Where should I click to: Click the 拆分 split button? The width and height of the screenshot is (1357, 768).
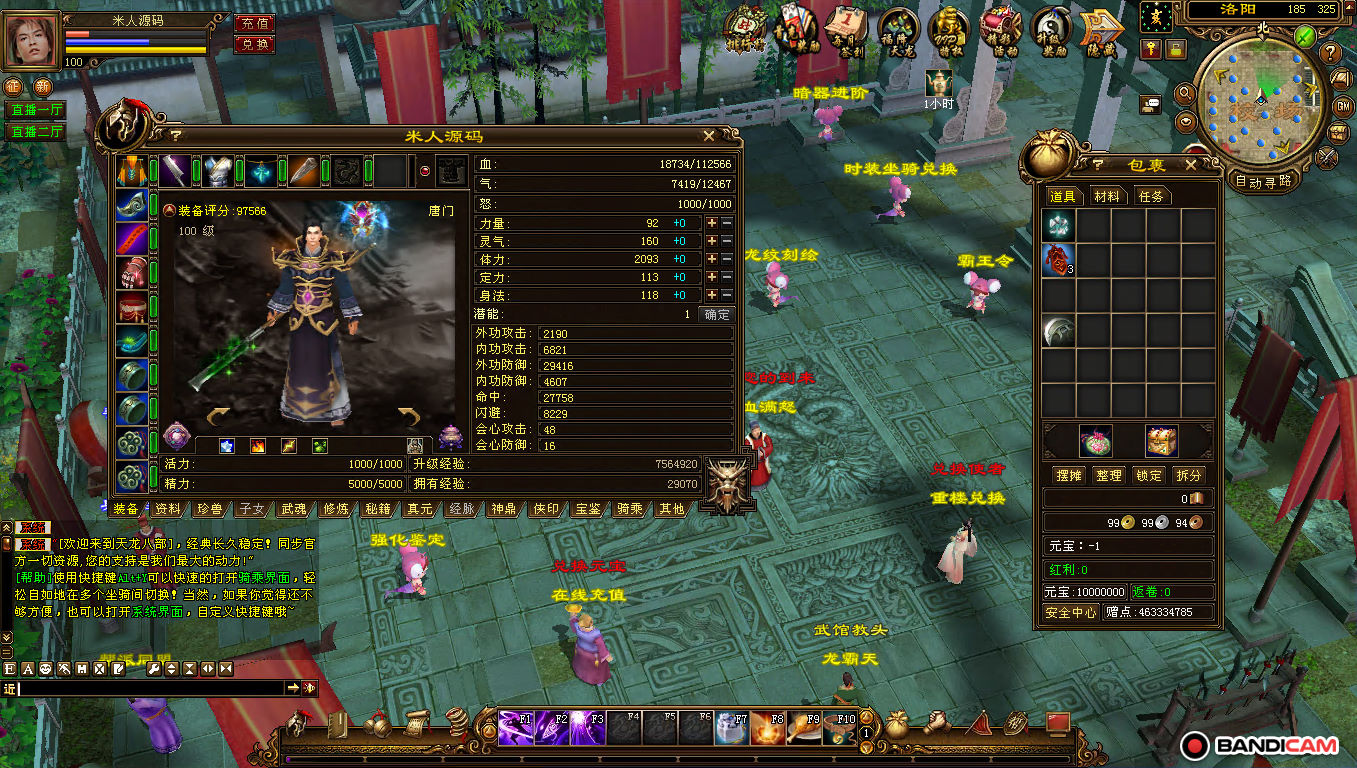pos(1189,475)
